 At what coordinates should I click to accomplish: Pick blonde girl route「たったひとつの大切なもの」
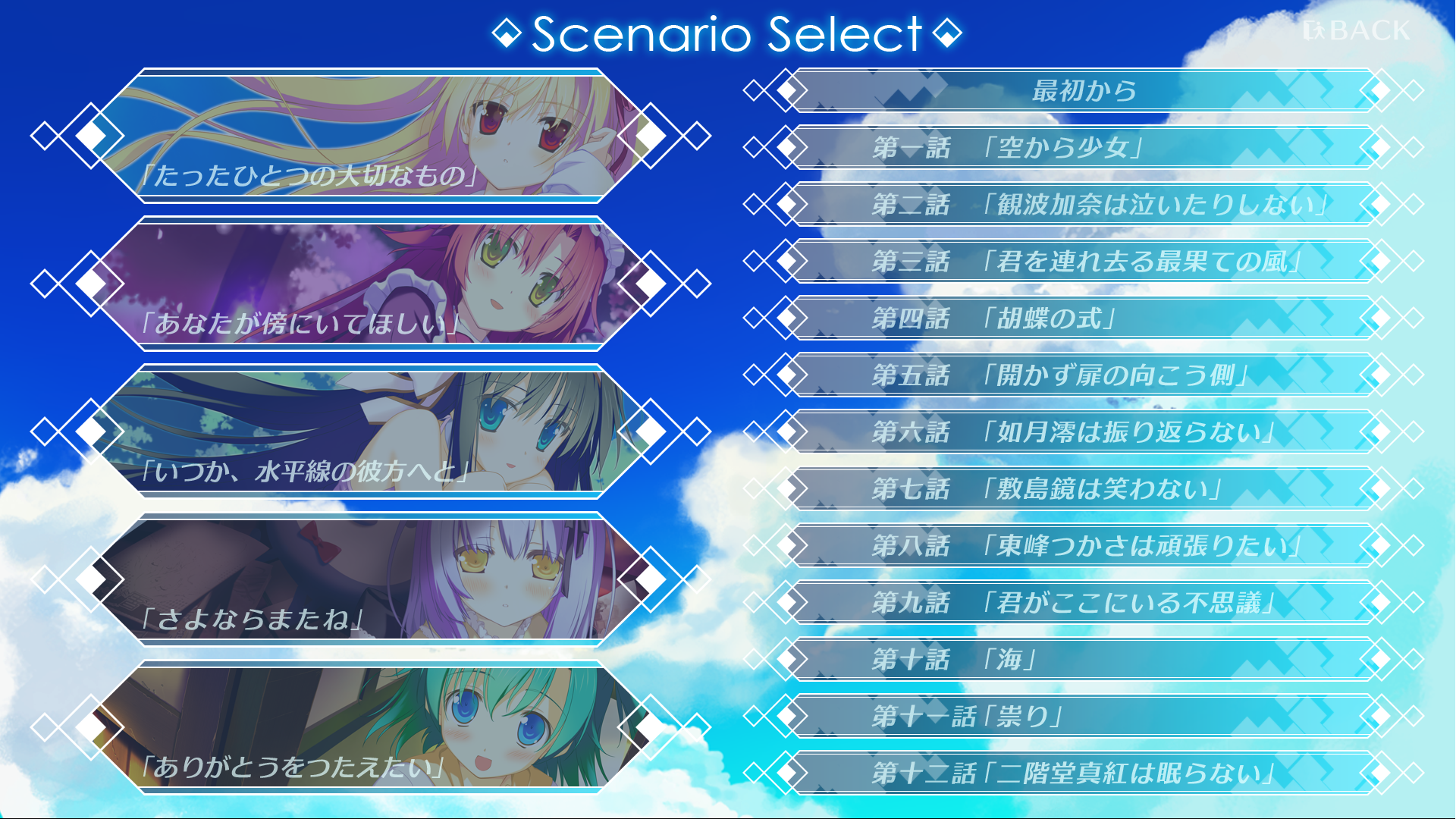370,136
